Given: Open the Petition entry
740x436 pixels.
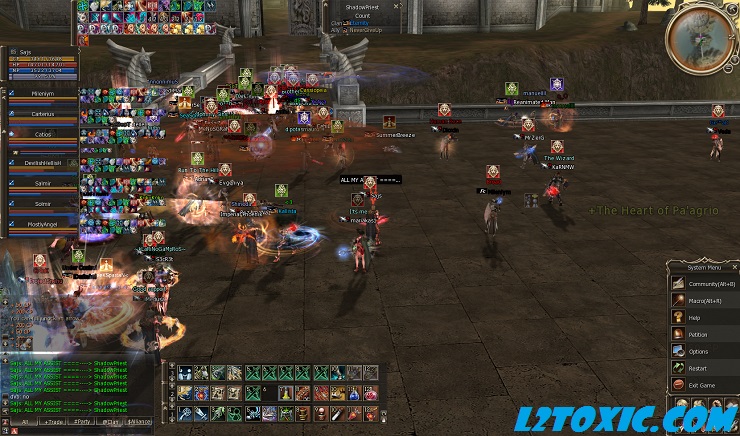Looking at the screenshot, I should (698, 334).
